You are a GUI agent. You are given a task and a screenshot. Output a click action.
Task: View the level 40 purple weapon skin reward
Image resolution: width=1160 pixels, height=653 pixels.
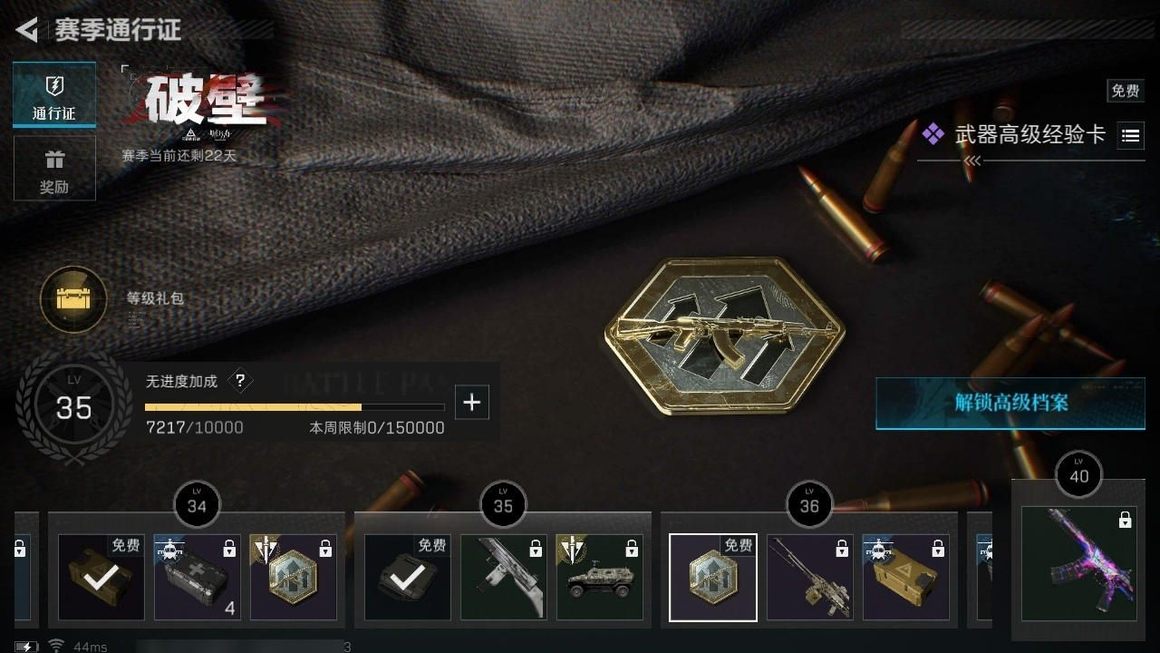[1078, 560]
